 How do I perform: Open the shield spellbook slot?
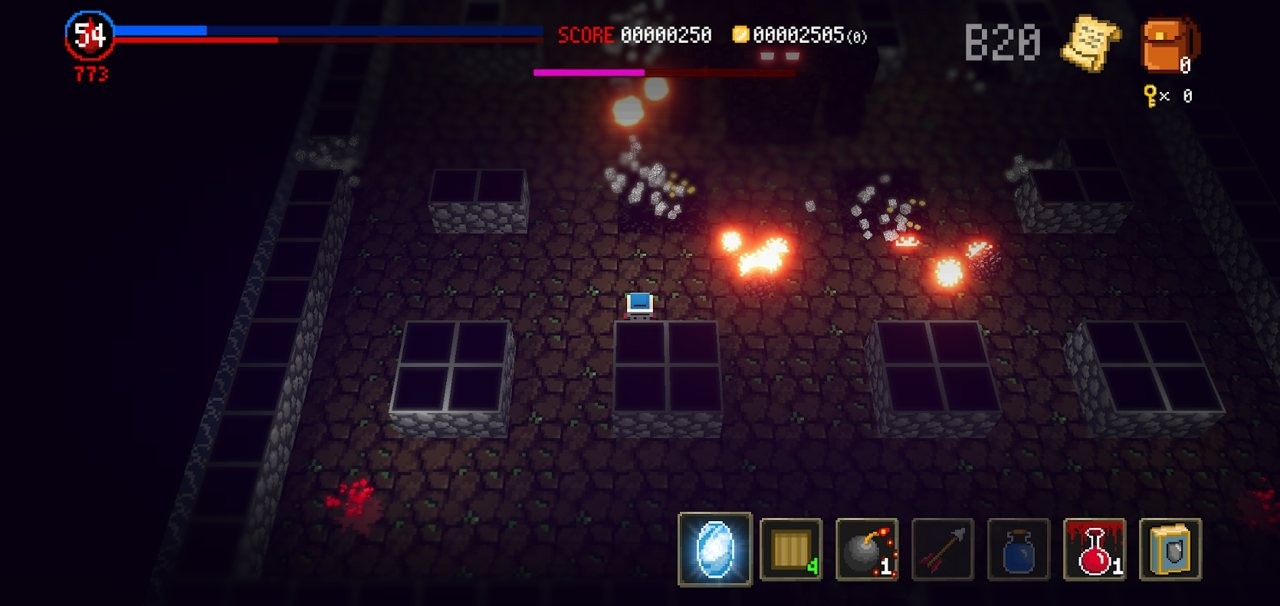click(1170, 549)
